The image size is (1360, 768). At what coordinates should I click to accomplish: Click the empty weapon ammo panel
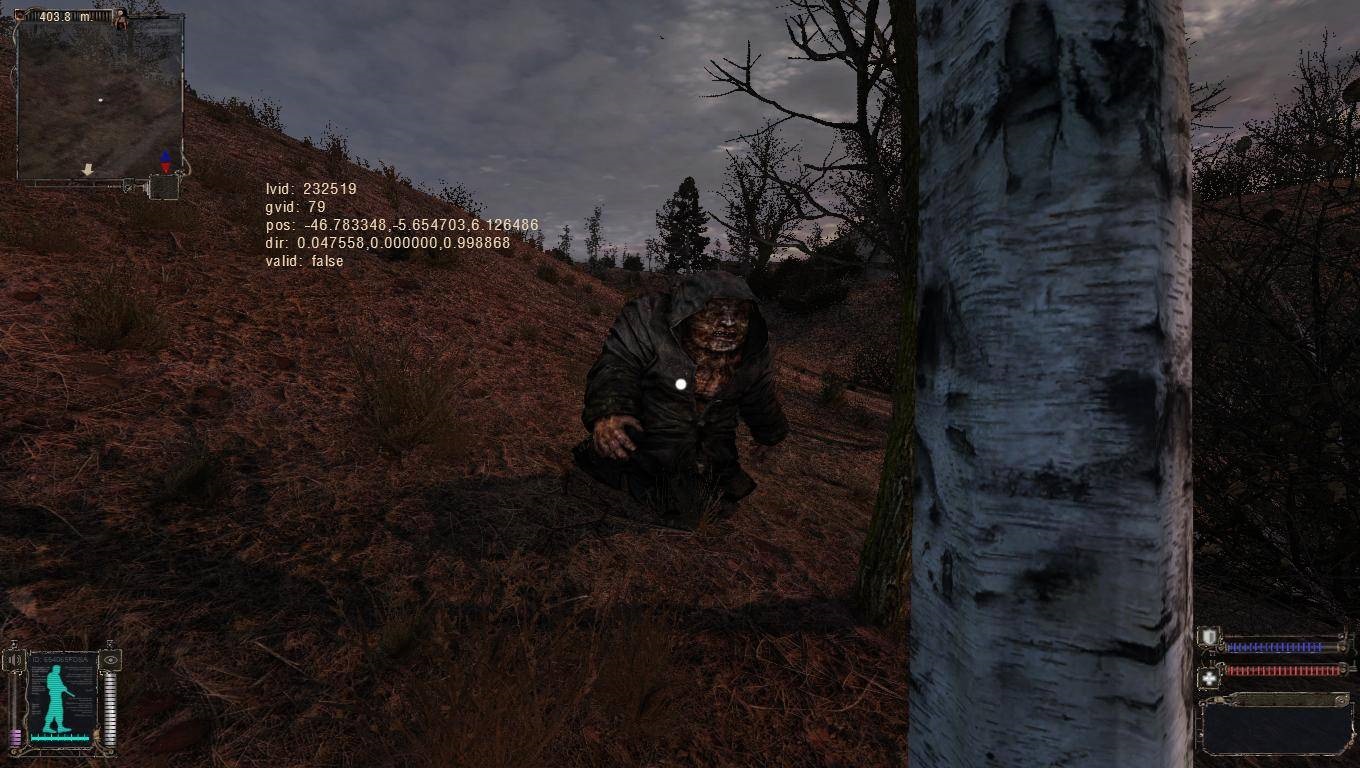[x=1277, y=723]
